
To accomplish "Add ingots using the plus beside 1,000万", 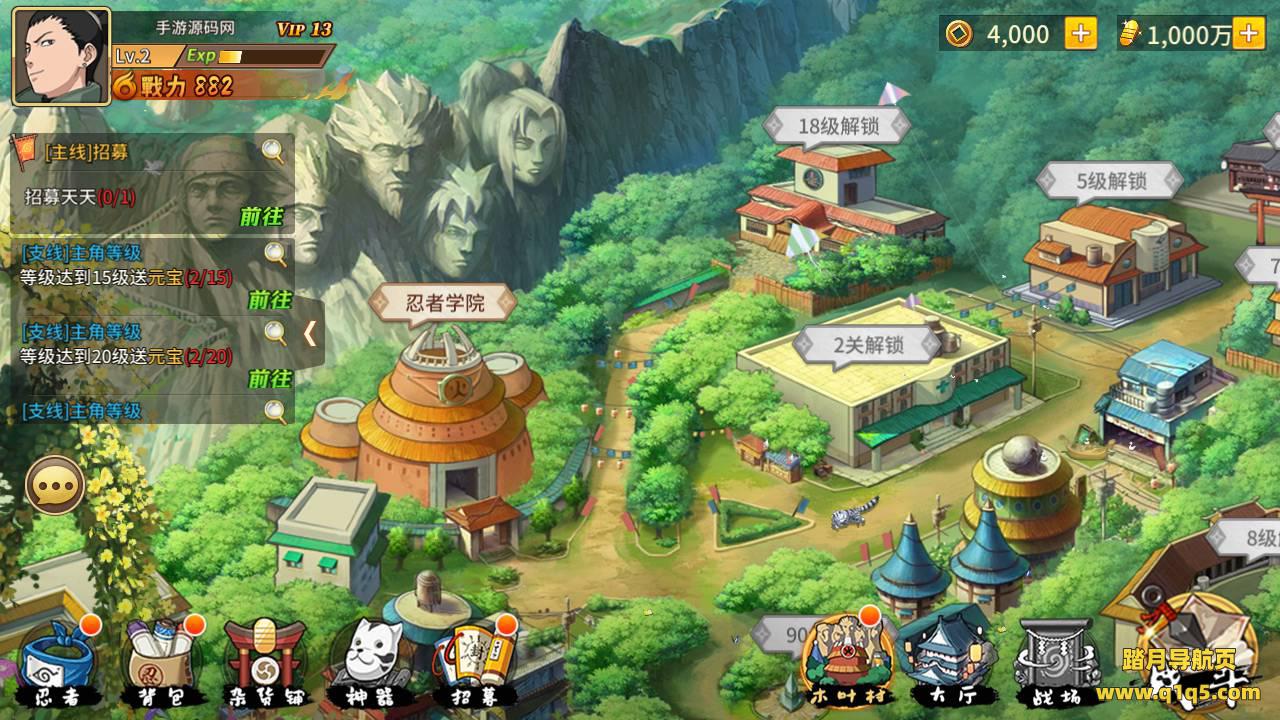I will click(x=1248, y=34).
